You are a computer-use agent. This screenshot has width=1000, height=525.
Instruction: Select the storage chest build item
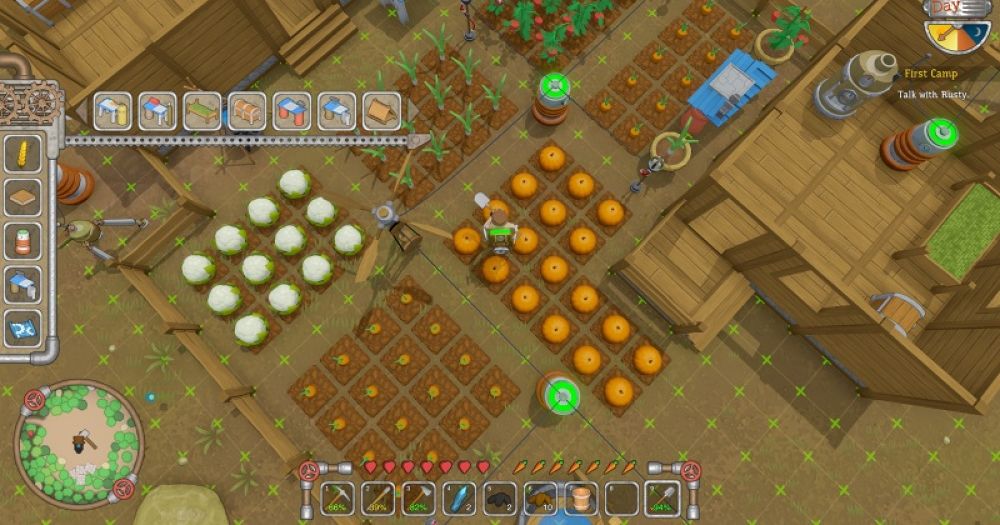[247, 111]
